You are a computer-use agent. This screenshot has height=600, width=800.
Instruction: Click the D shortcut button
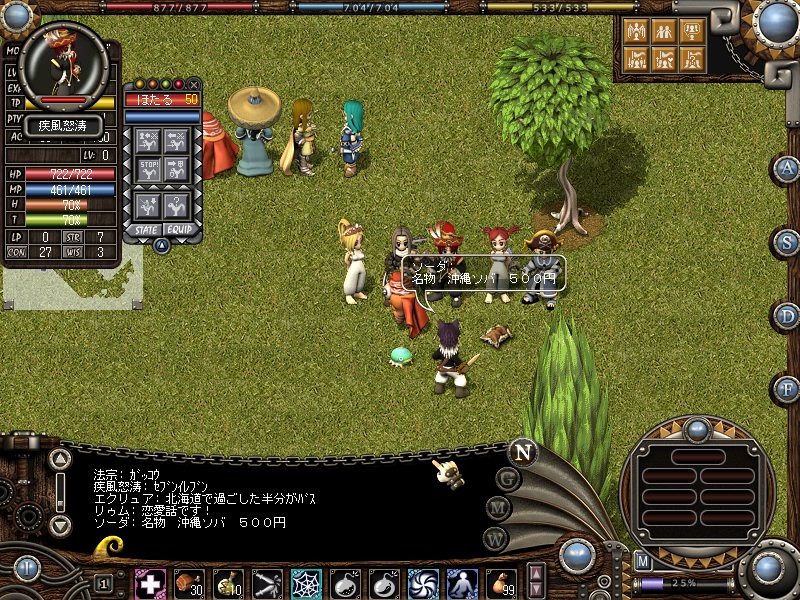[787, 316]
